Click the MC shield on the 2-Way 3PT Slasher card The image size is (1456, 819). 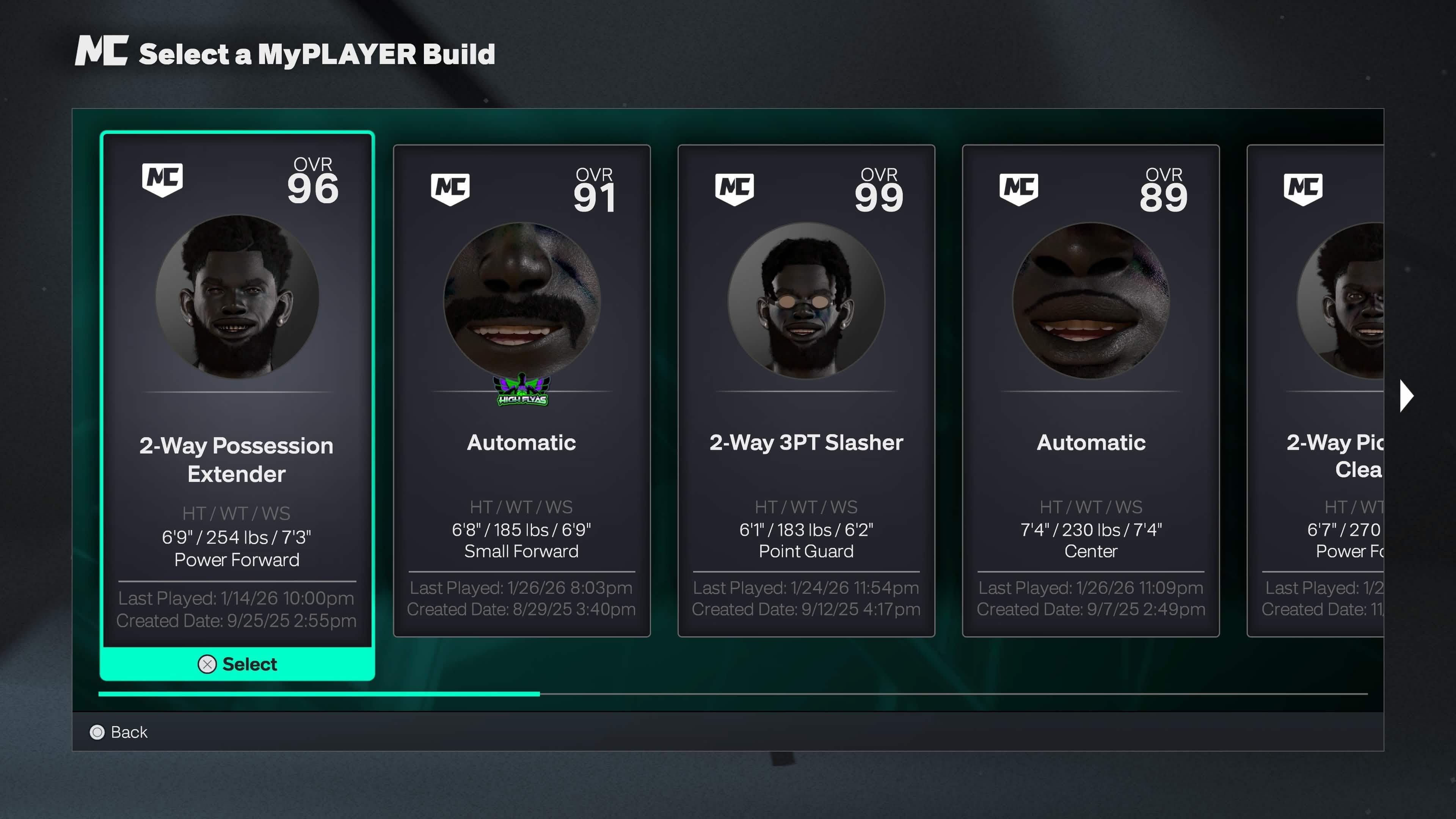pos(735,189)
